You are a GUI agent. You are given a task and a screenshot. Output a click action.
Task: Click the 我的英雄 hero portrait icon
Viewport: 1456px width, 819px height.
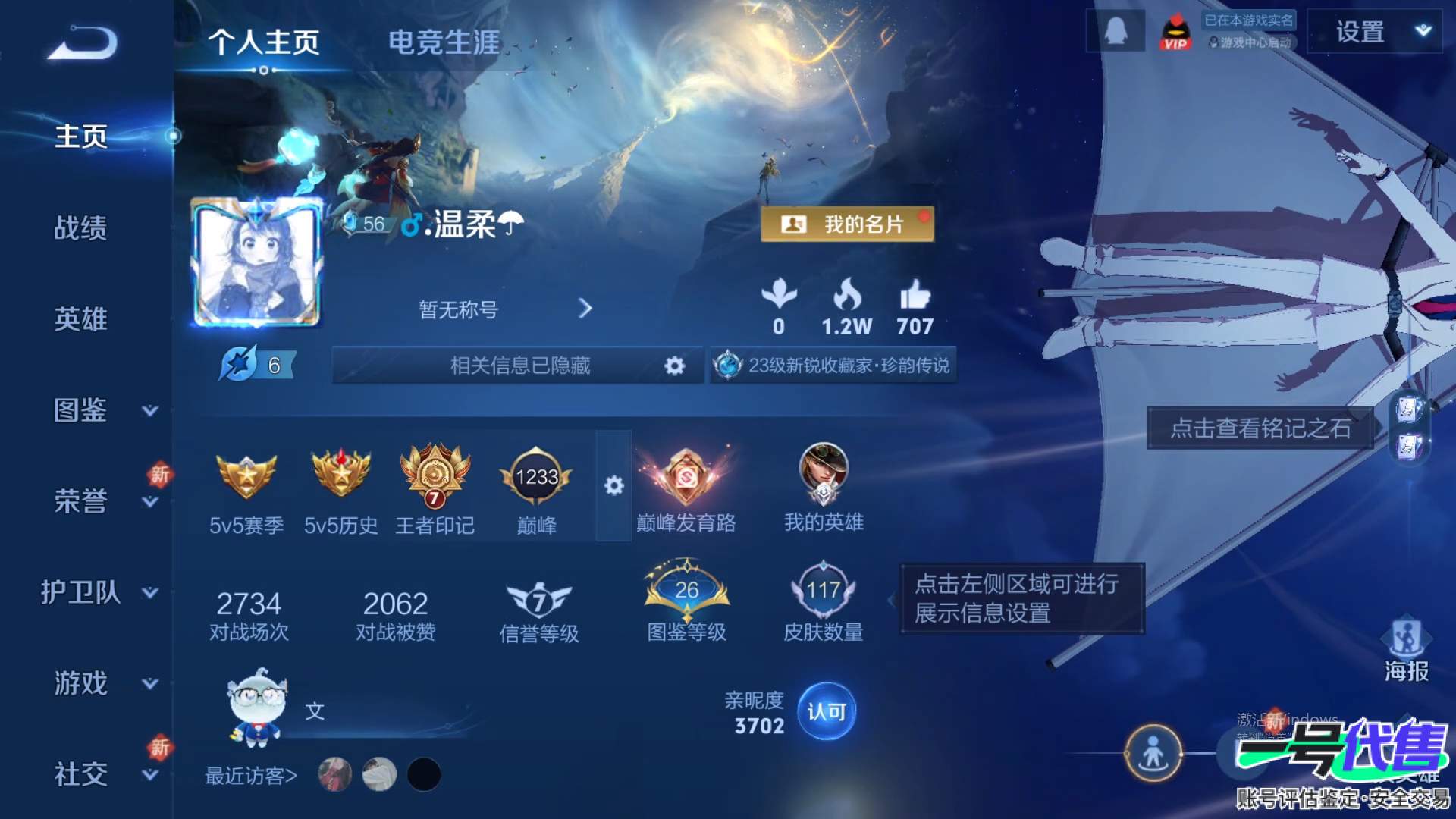tap(823, 476)
